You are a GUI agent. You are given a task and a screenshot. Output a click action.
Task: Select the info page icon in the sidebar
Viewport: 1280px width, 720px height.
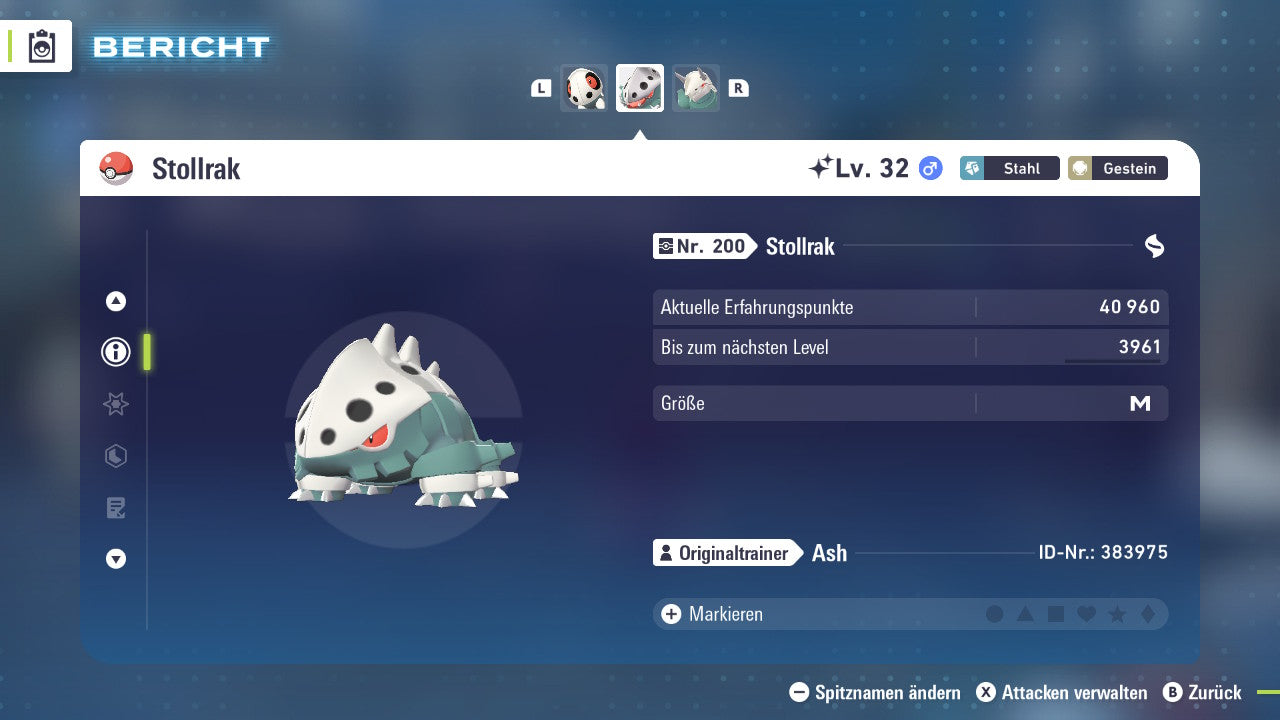click(115, 352)
